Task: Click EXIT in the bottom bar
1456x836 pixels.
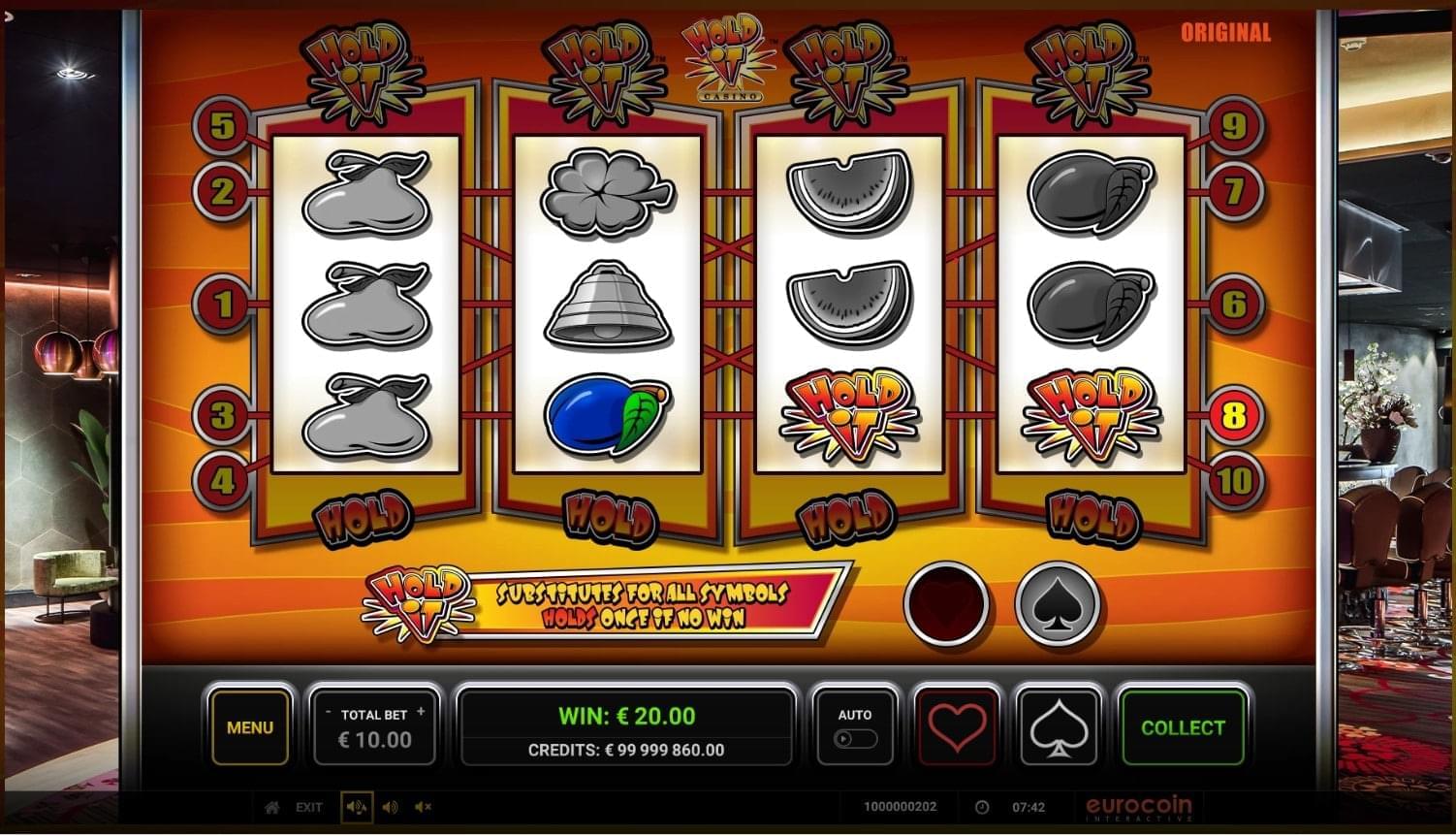Action: pos(309,807)
